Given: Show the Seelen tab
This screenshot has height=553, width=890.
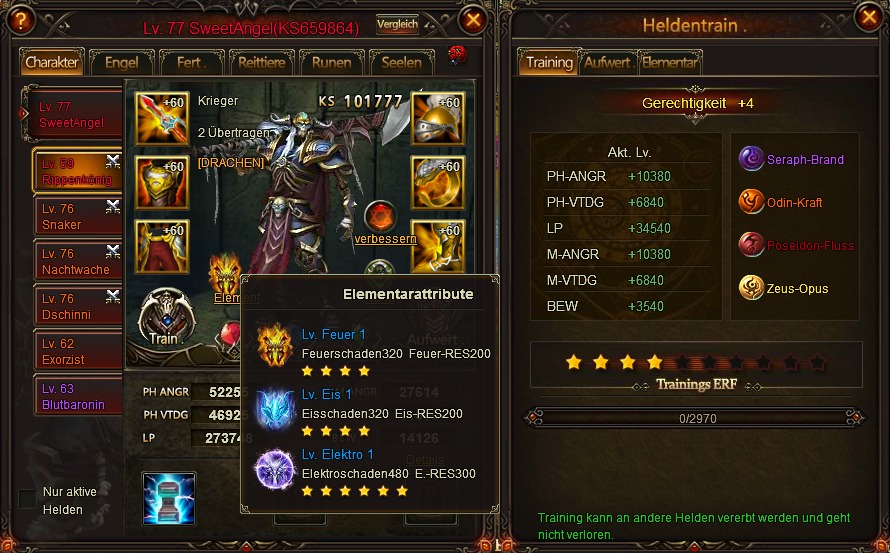Looking at the screenshot, I should (401, 62).
